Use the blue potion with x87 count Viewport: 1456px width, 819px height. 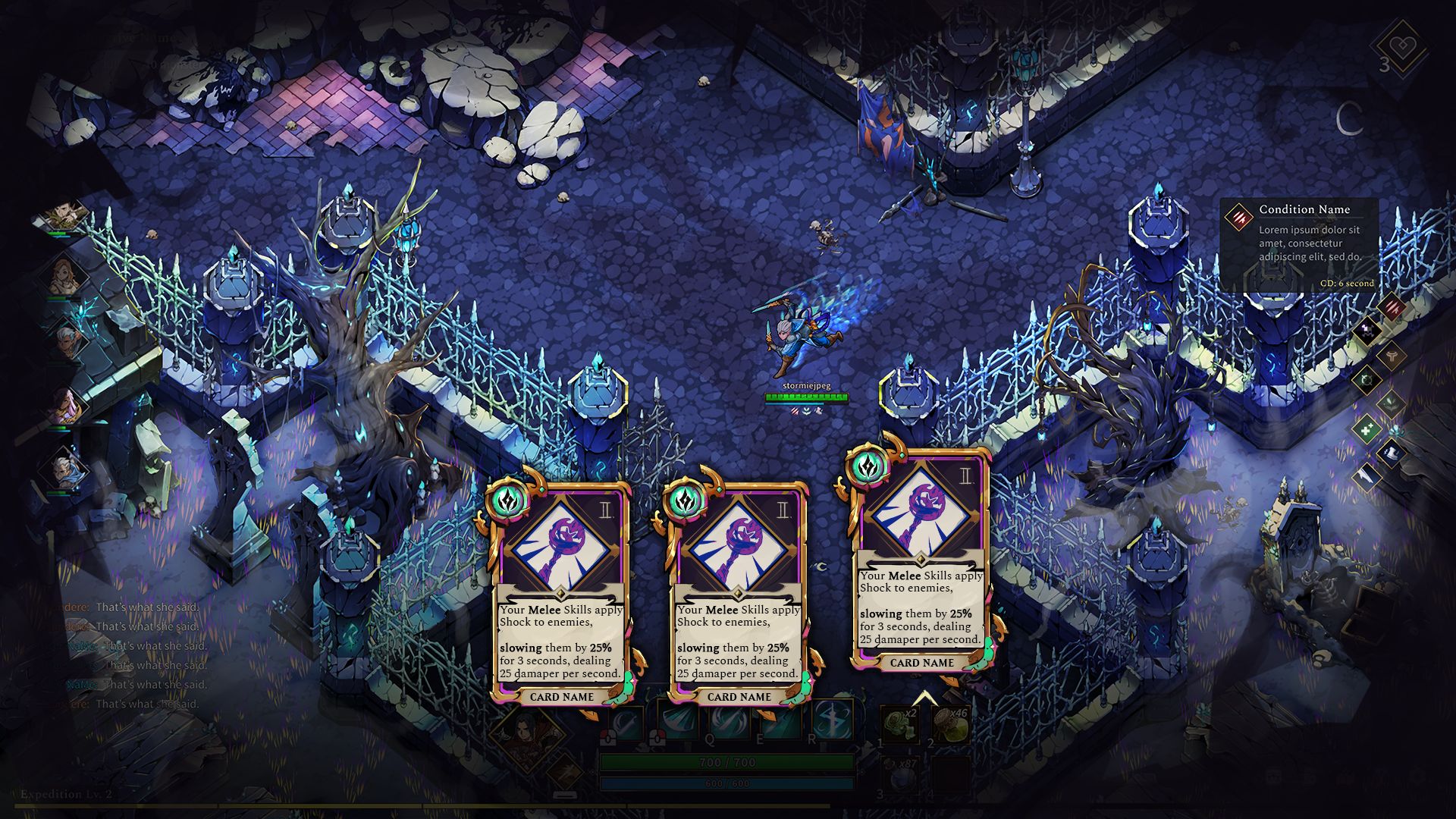point(900,775)
